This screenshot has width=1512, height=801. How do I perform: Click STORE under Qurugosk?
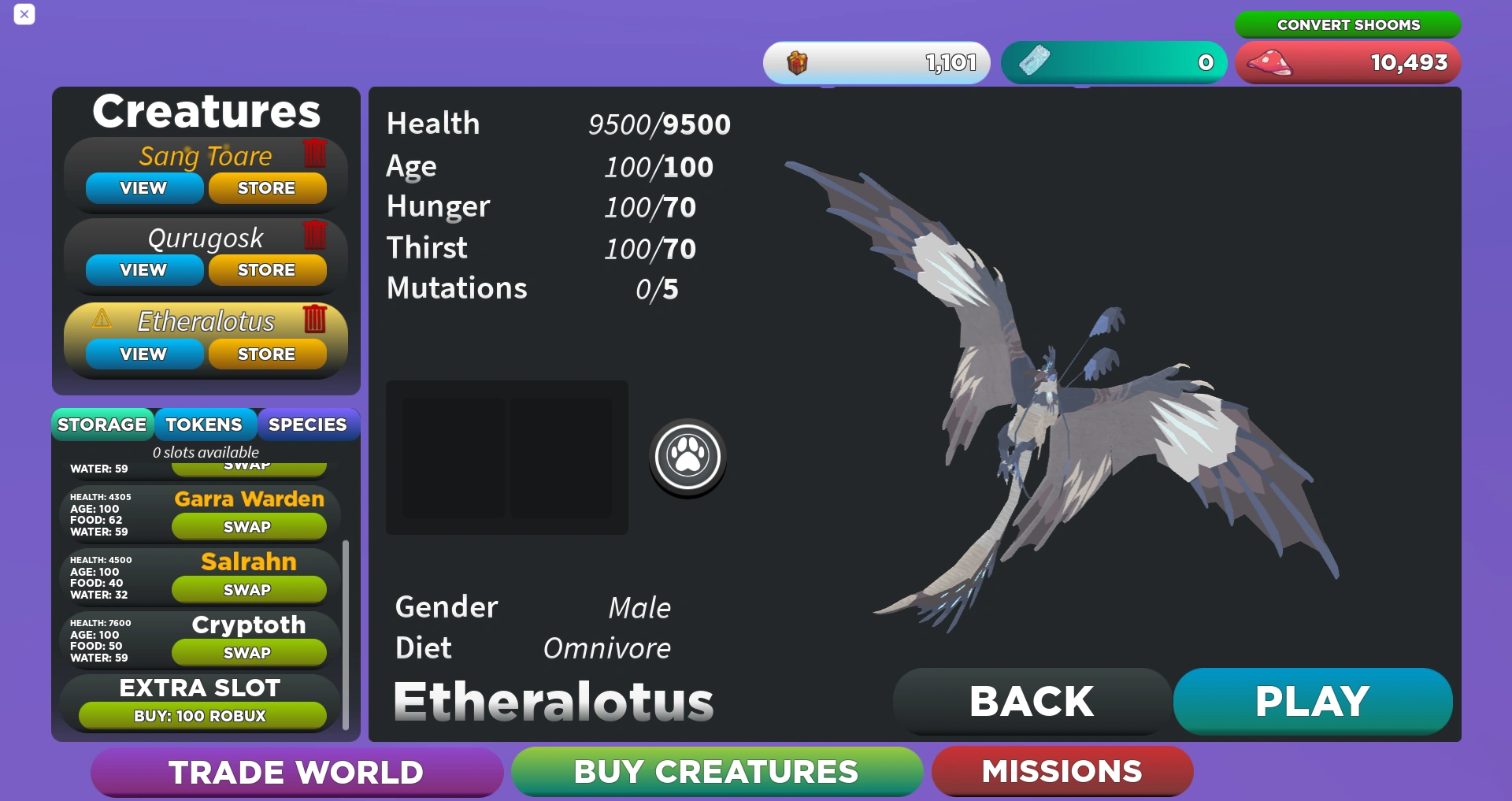point(267,269)
